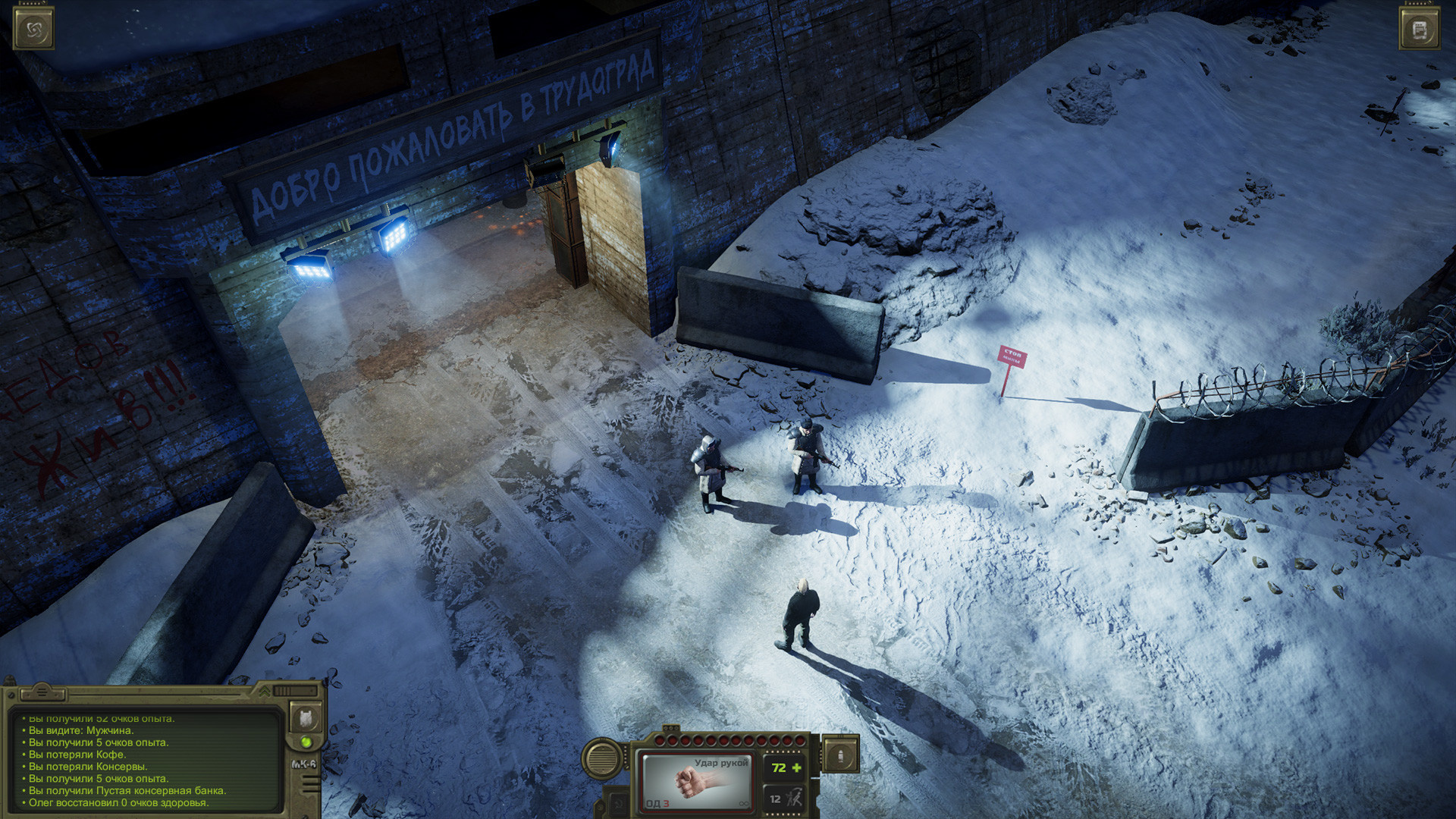Open the emblem icon in the top-left corner

tap(33, 28)
